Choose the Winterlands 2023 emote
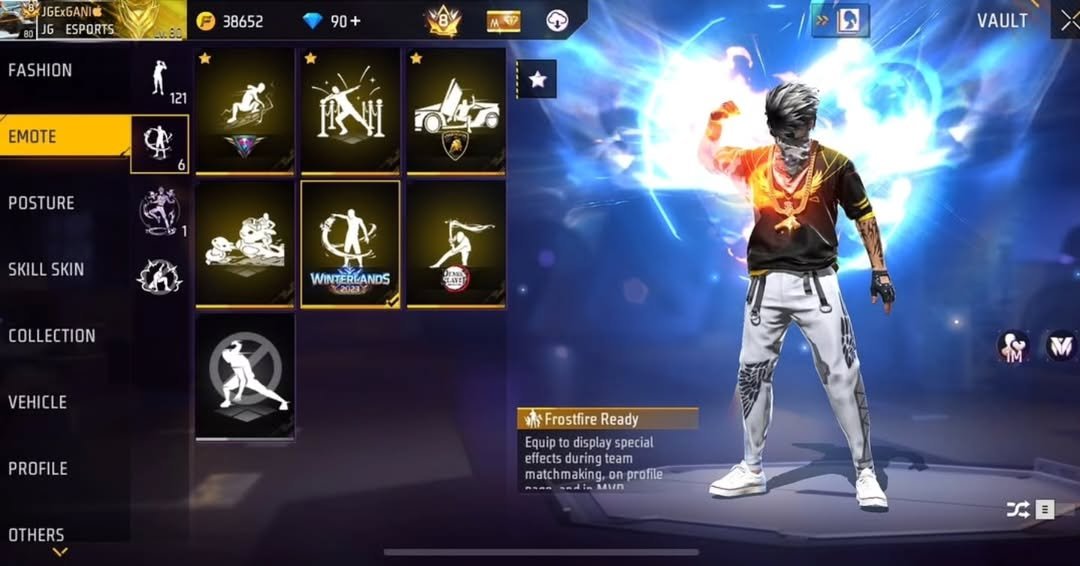The width and height of the screenshot is (1080, 566). click(350, 244)
